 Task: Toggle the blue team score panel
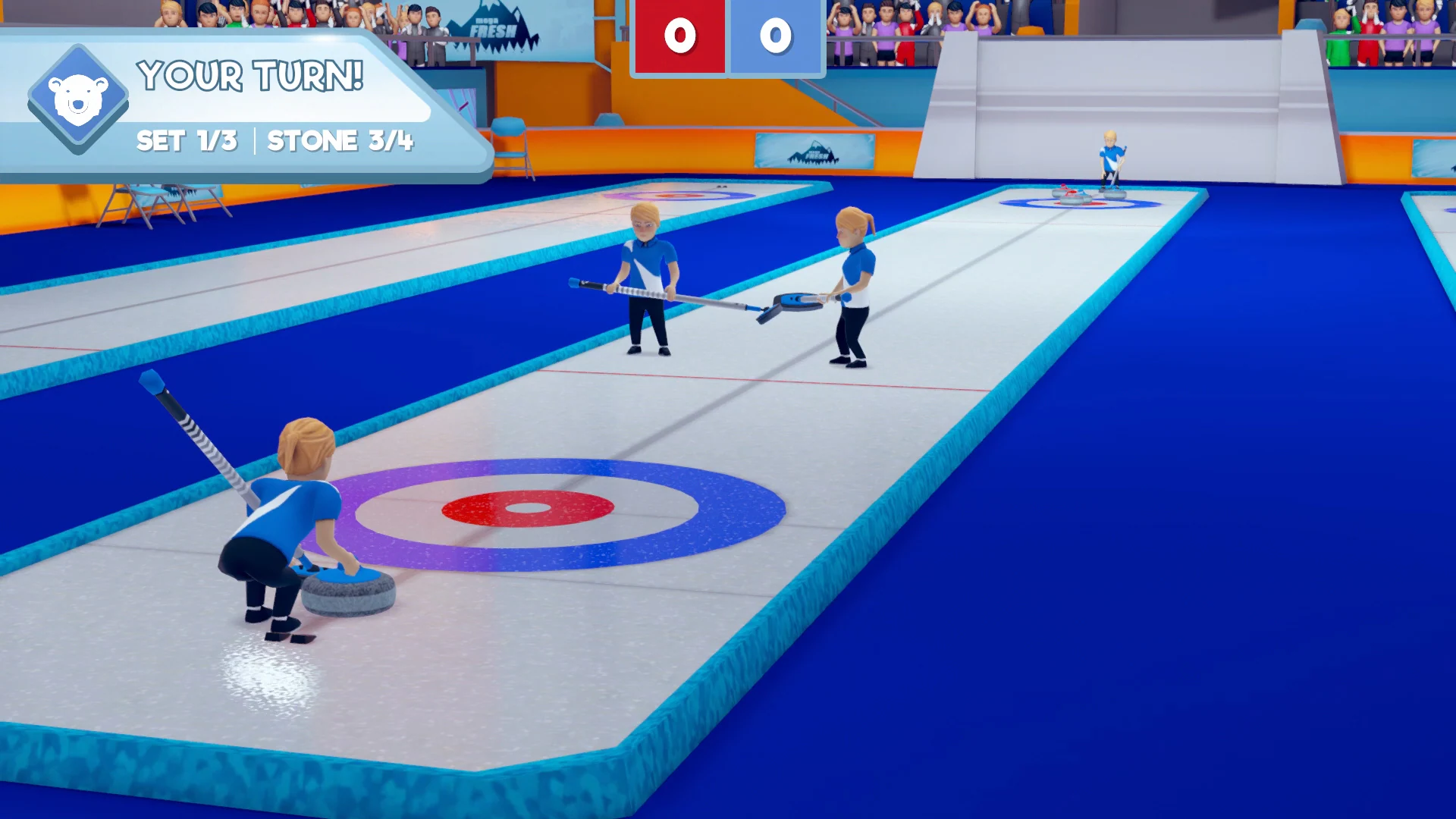click(775, 36)
